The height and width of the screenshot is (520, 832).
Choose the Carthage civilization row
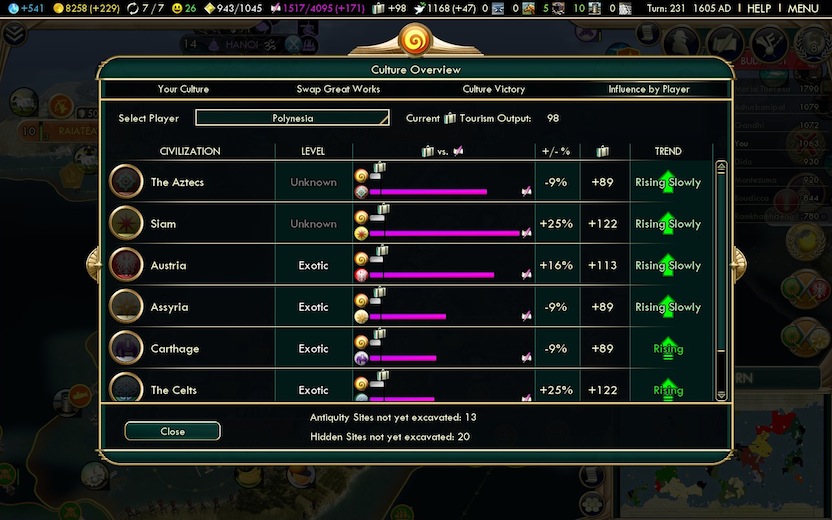click(174, 349)
